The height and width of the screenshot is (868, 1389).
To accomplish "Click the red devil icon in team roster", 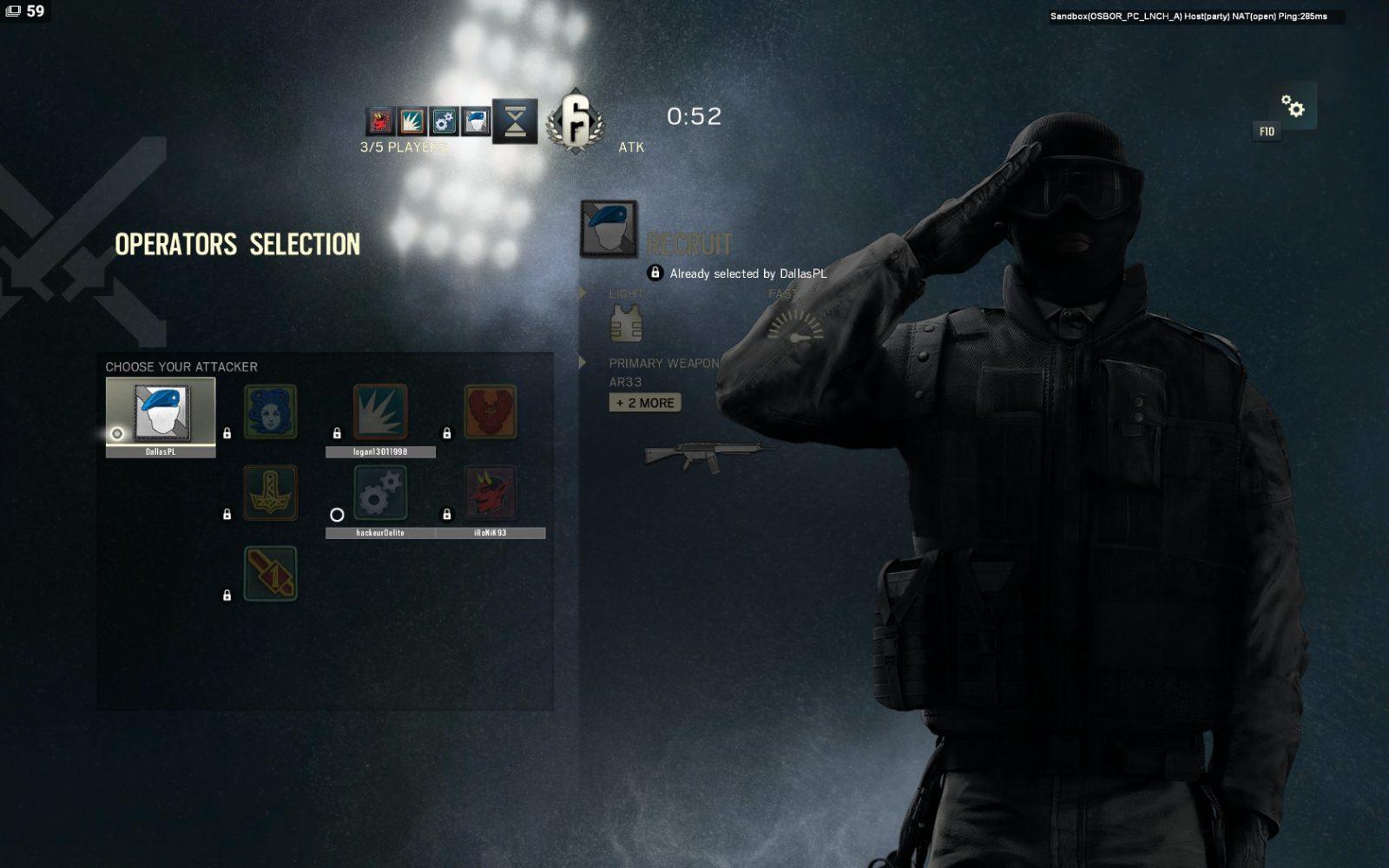I will tap(380, 121).
